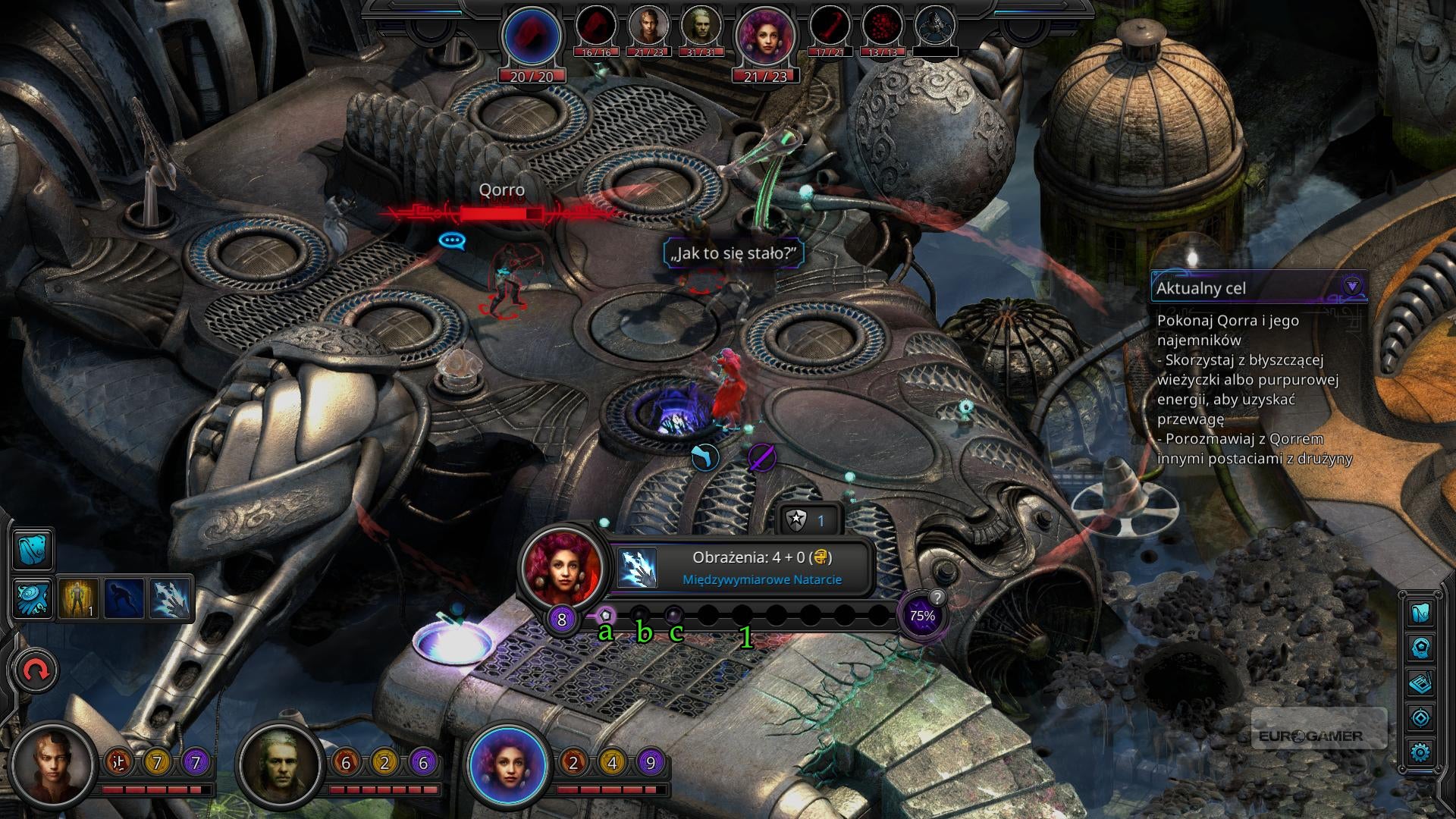The height and width of the screenshot is (819, 1456).
Task: Open settings with the gear icon
Action: coord(1420,752)
